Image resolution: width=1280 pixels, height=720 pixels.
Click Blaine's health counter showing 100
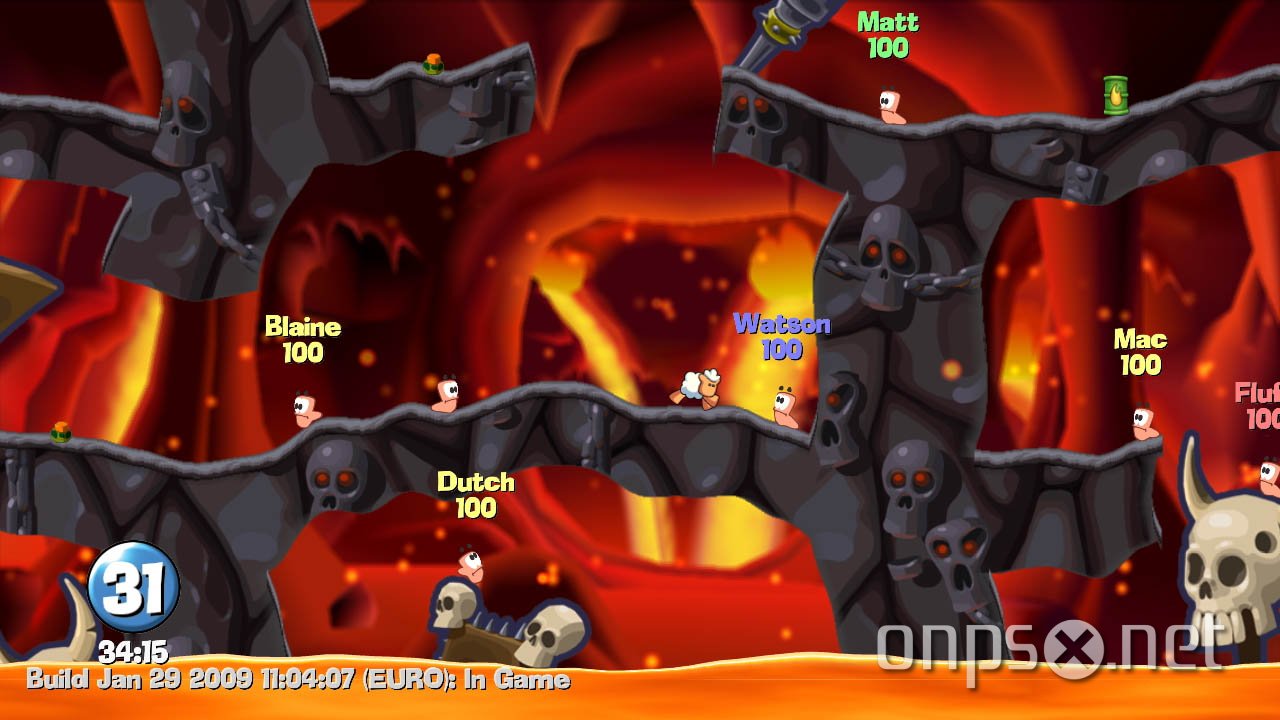pyautogui.click(x=303, y=351)
